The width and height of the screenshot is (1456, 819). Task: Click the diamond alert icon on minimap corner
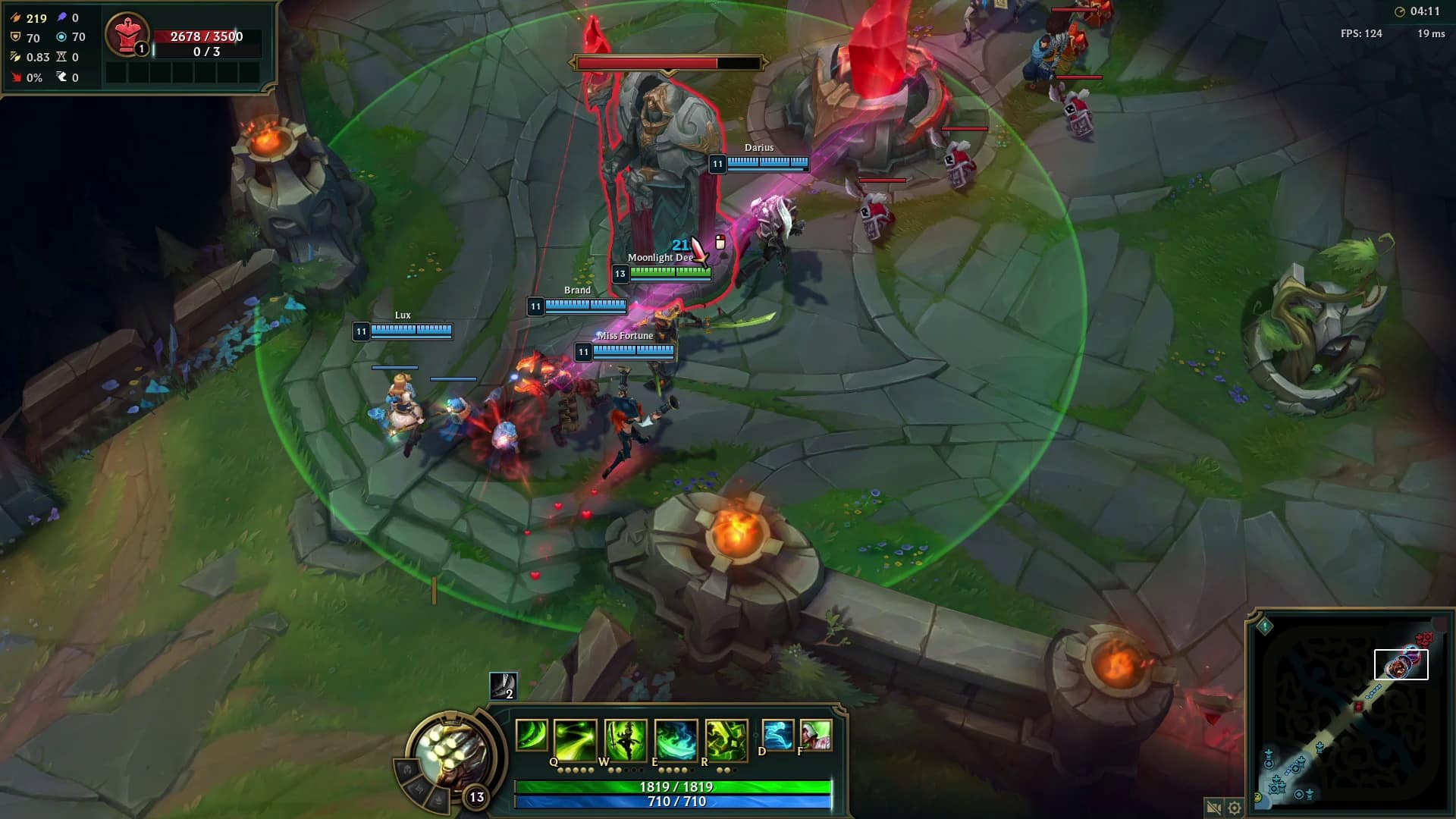point(1265,626)
